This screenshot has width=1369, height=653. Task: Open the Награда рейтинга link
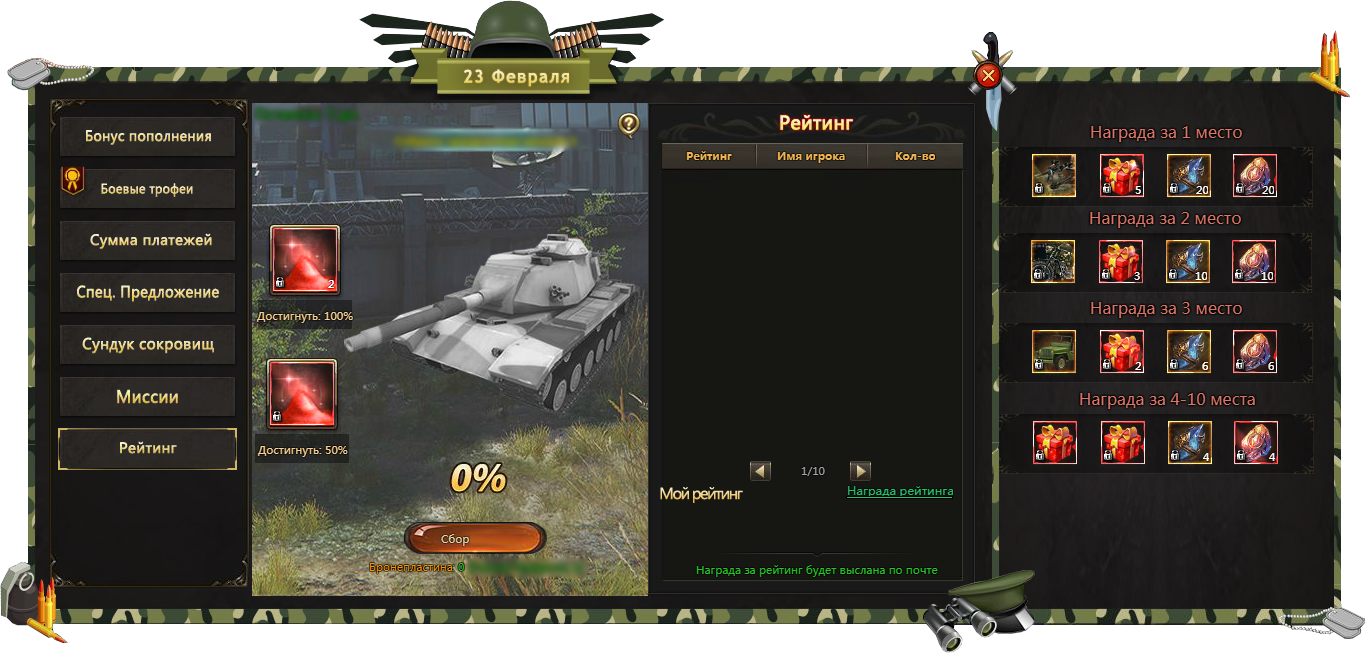(900, 491)
